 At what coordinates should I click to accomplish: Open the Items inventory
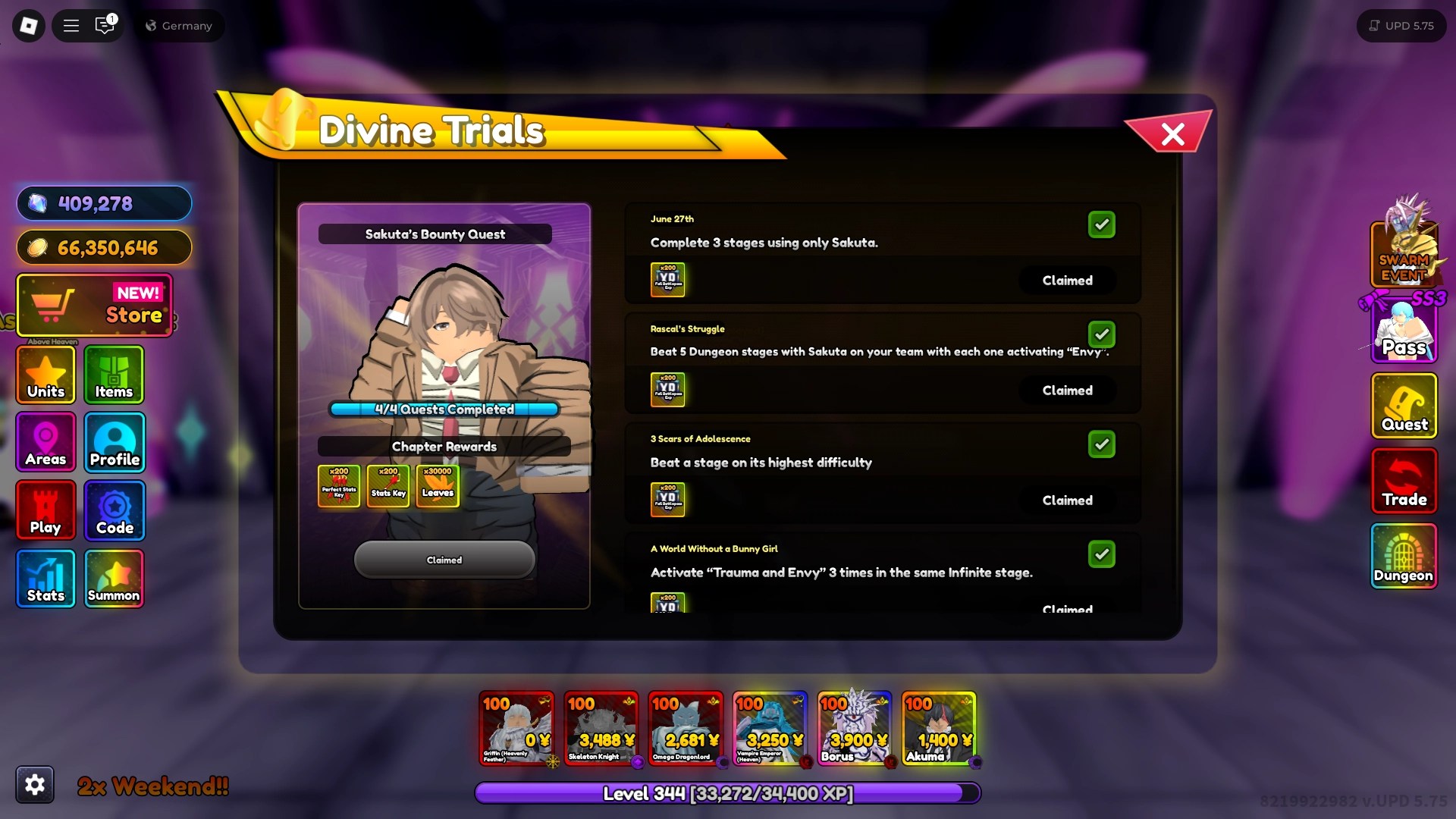click(x=114, y=375)
